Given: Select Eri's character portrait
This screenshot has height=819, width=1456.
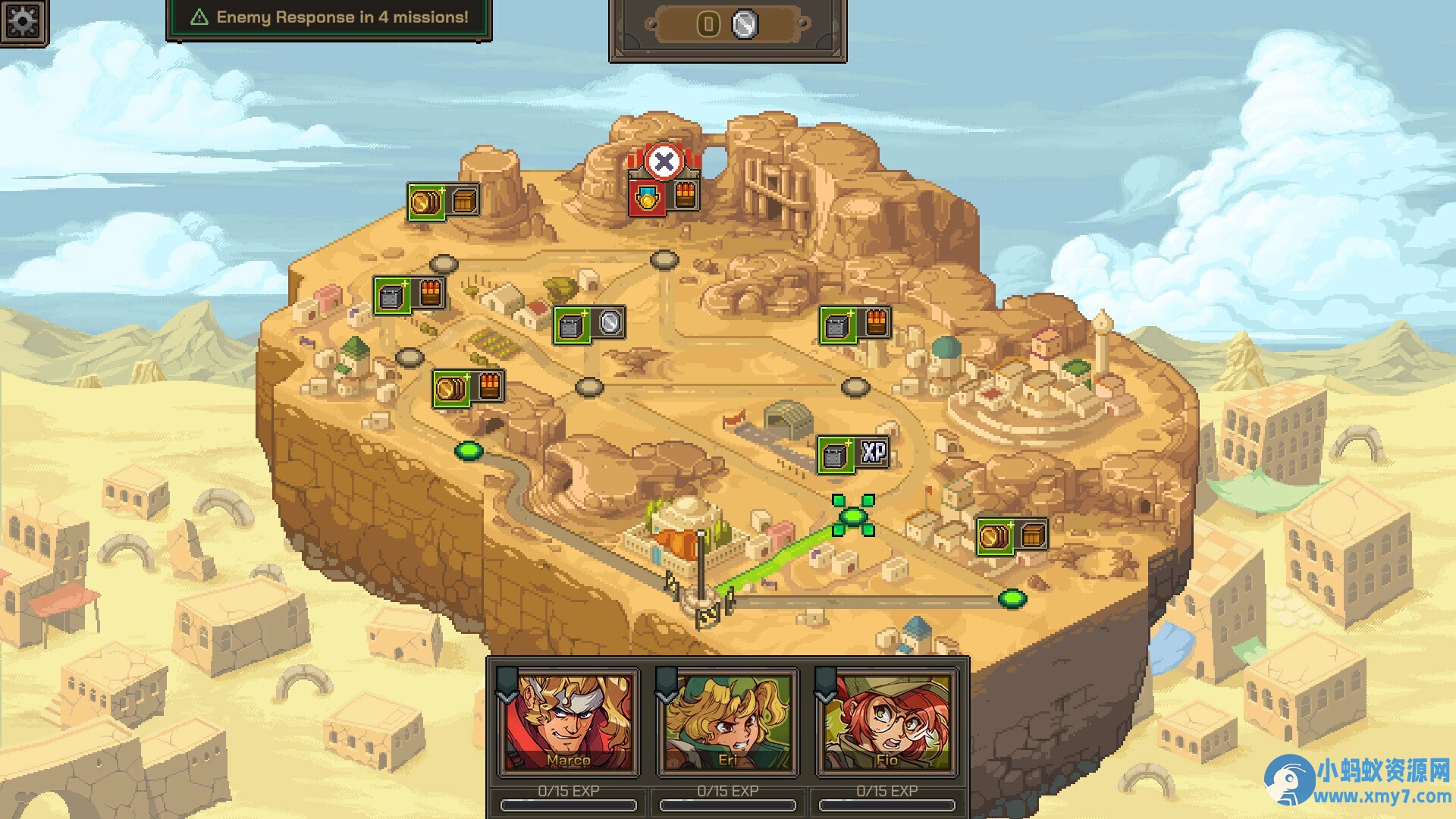Looking at the screenshot, I should [727, 722].
